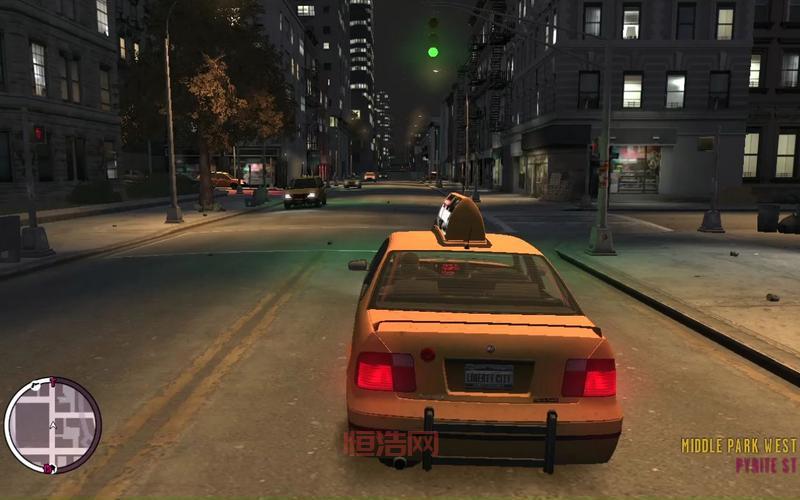
Task: Click the circular minimap radar
Action: pos(53,425)
